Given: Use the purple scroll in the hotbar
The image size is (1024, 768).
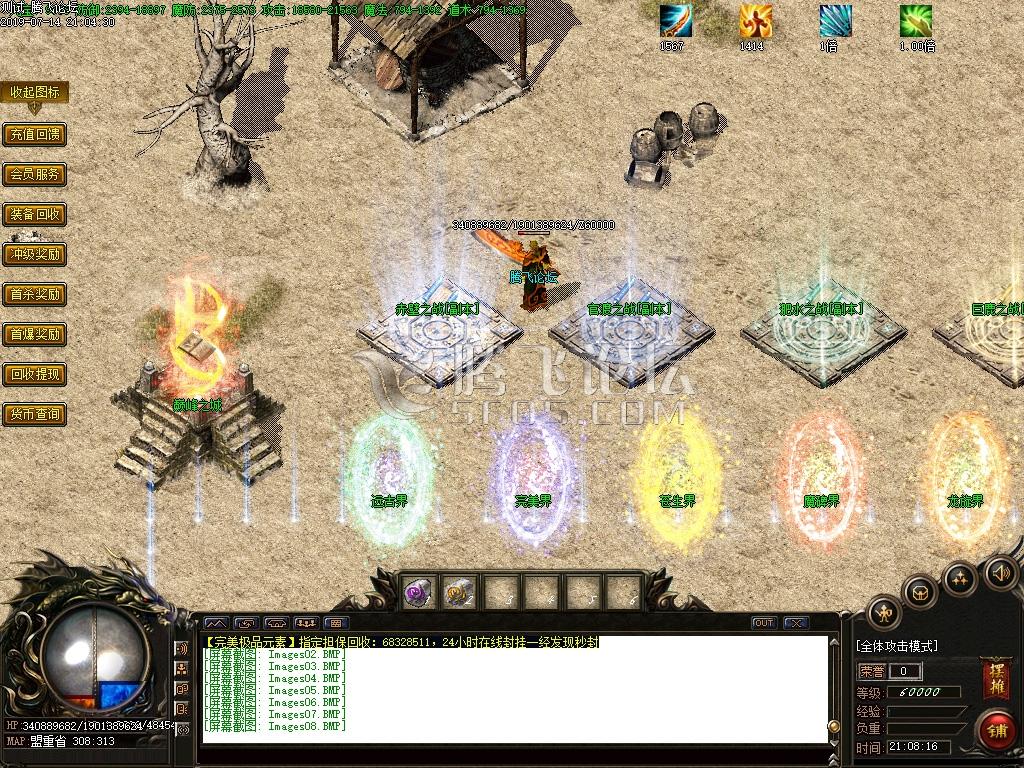Looking at the screenshot, I should 417,593.
